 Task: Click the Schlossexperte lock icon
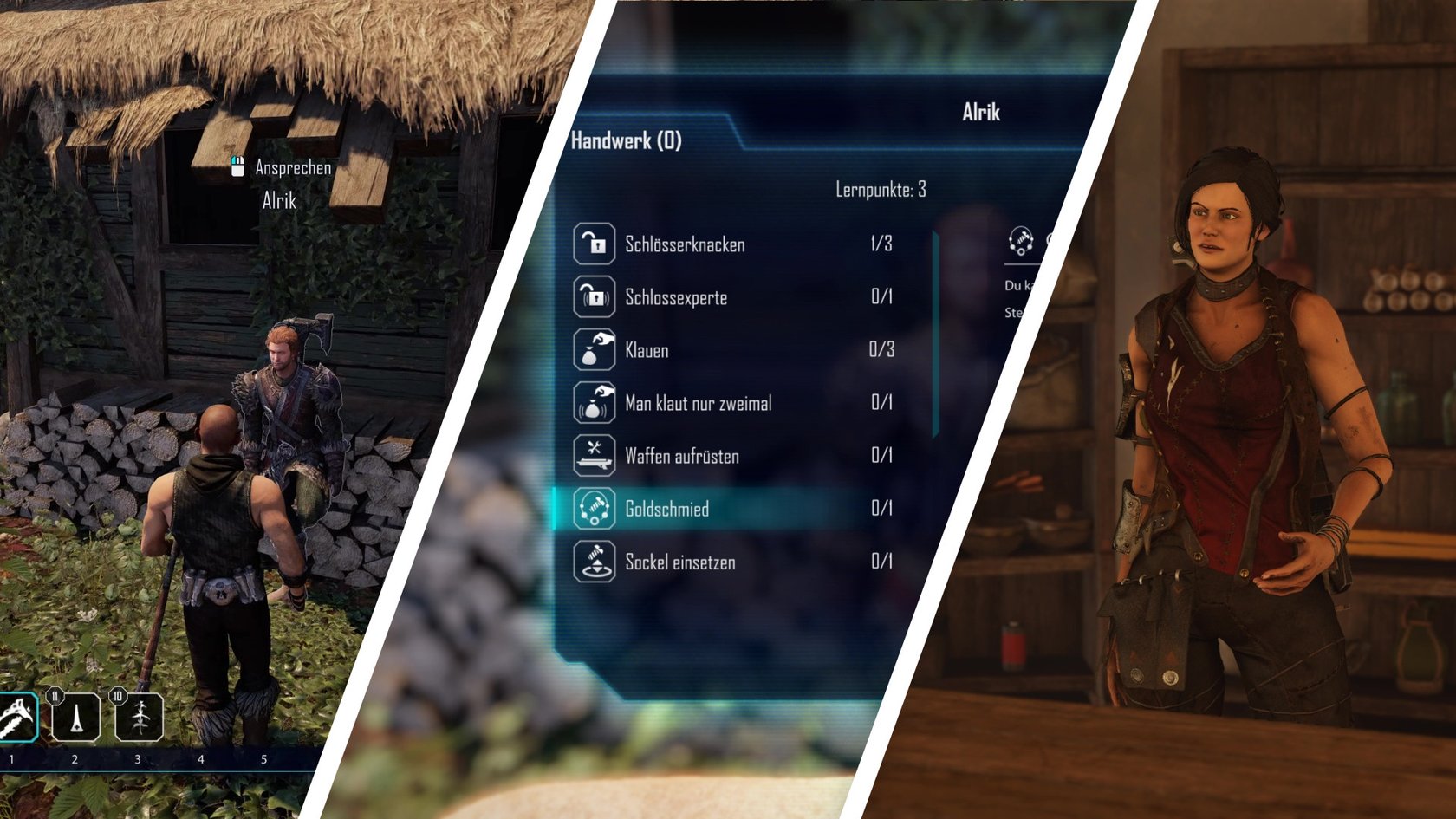(593, 297)
